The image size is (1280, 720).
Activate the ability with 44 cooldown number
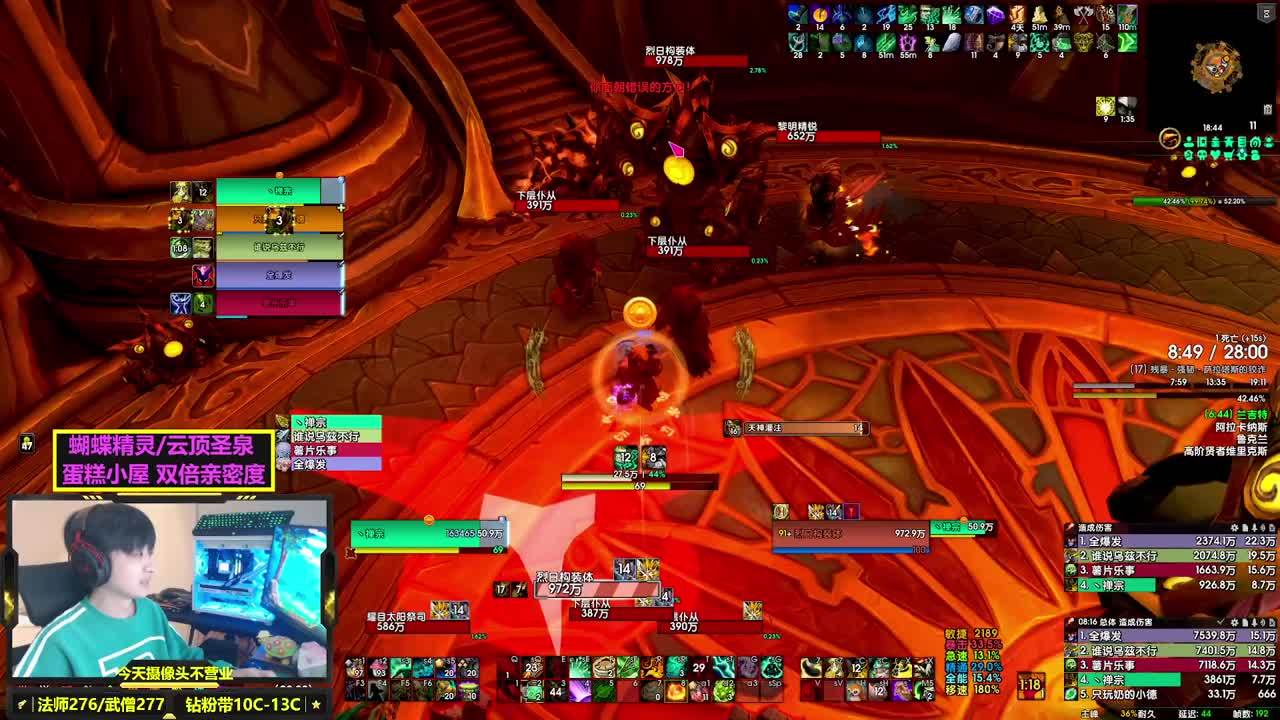point(556,689)
